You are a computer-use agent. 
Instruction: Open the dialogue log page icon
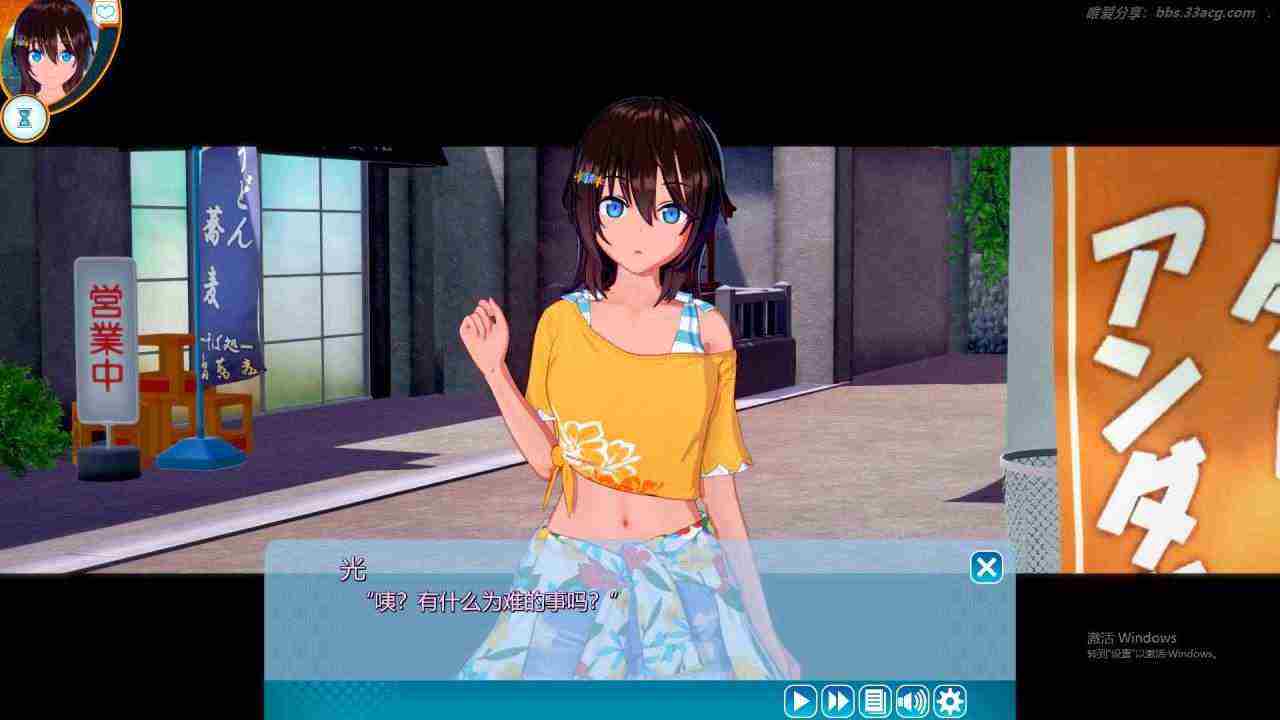[x=875, y=701]
